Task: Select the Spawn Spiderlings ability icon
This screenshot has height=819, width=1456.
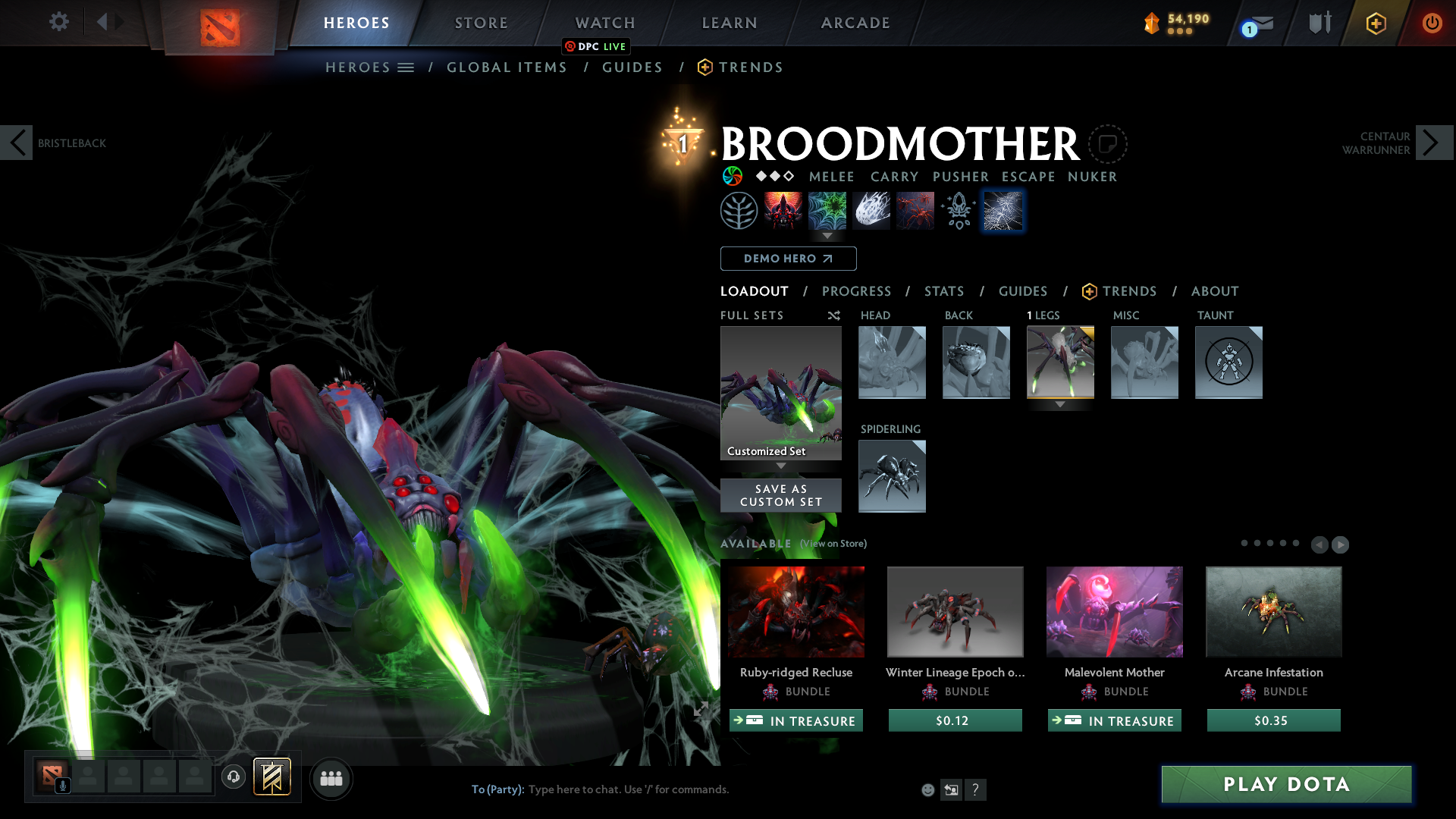Action: (x=915, y=210)
